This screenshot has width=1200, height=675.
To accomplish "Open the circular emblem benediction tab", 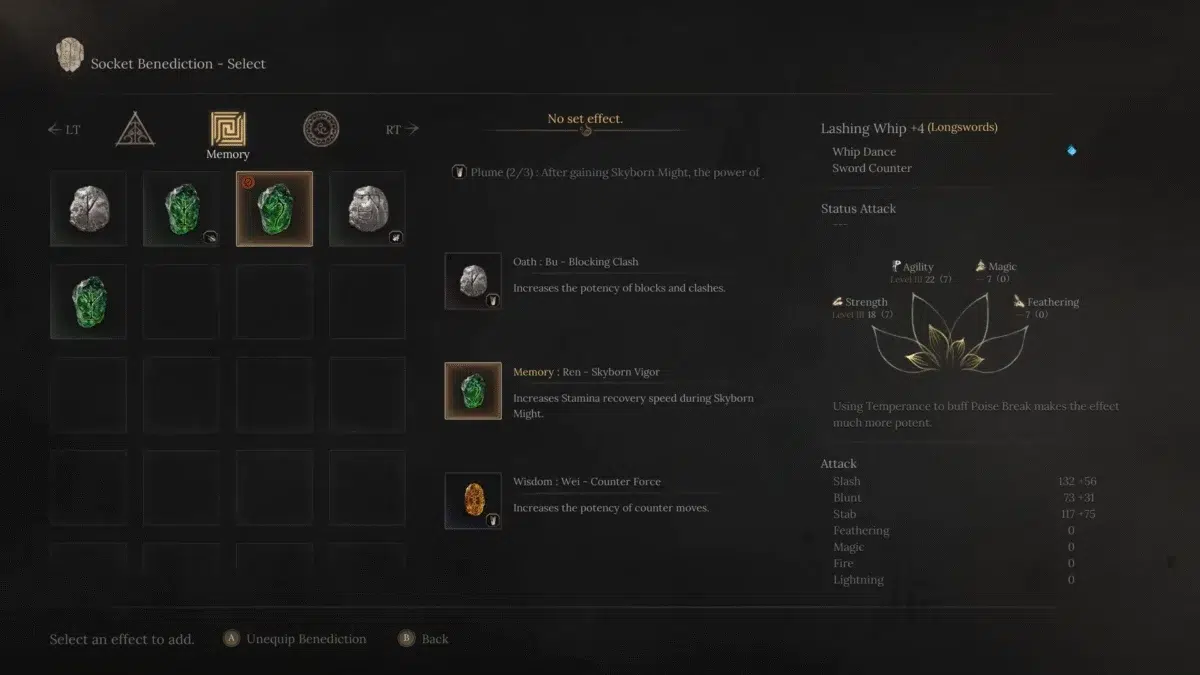I will [x=321, y=129].
